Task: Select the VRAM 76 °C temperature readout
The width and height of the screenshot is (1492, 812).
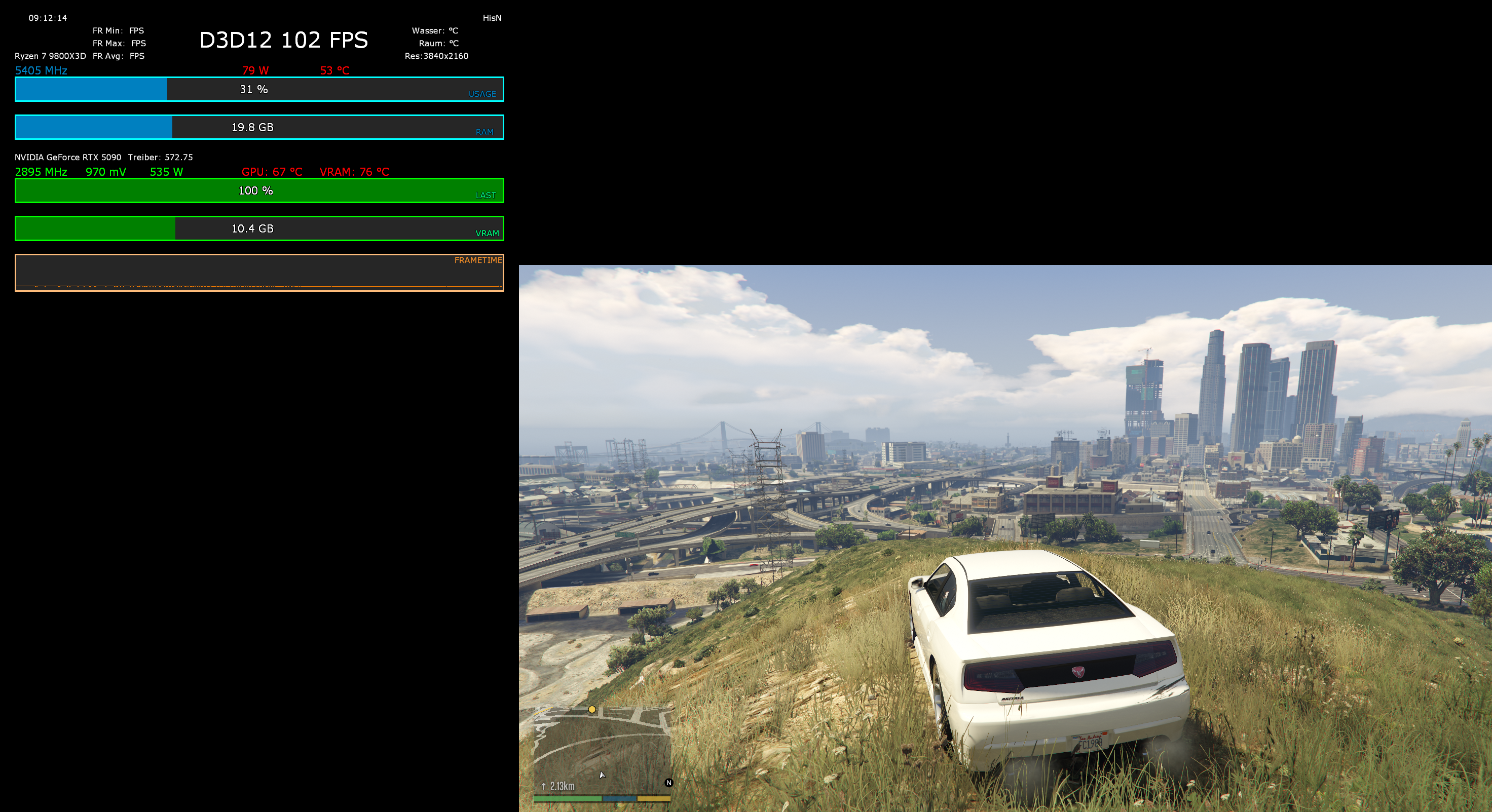Action: [354, 171]
